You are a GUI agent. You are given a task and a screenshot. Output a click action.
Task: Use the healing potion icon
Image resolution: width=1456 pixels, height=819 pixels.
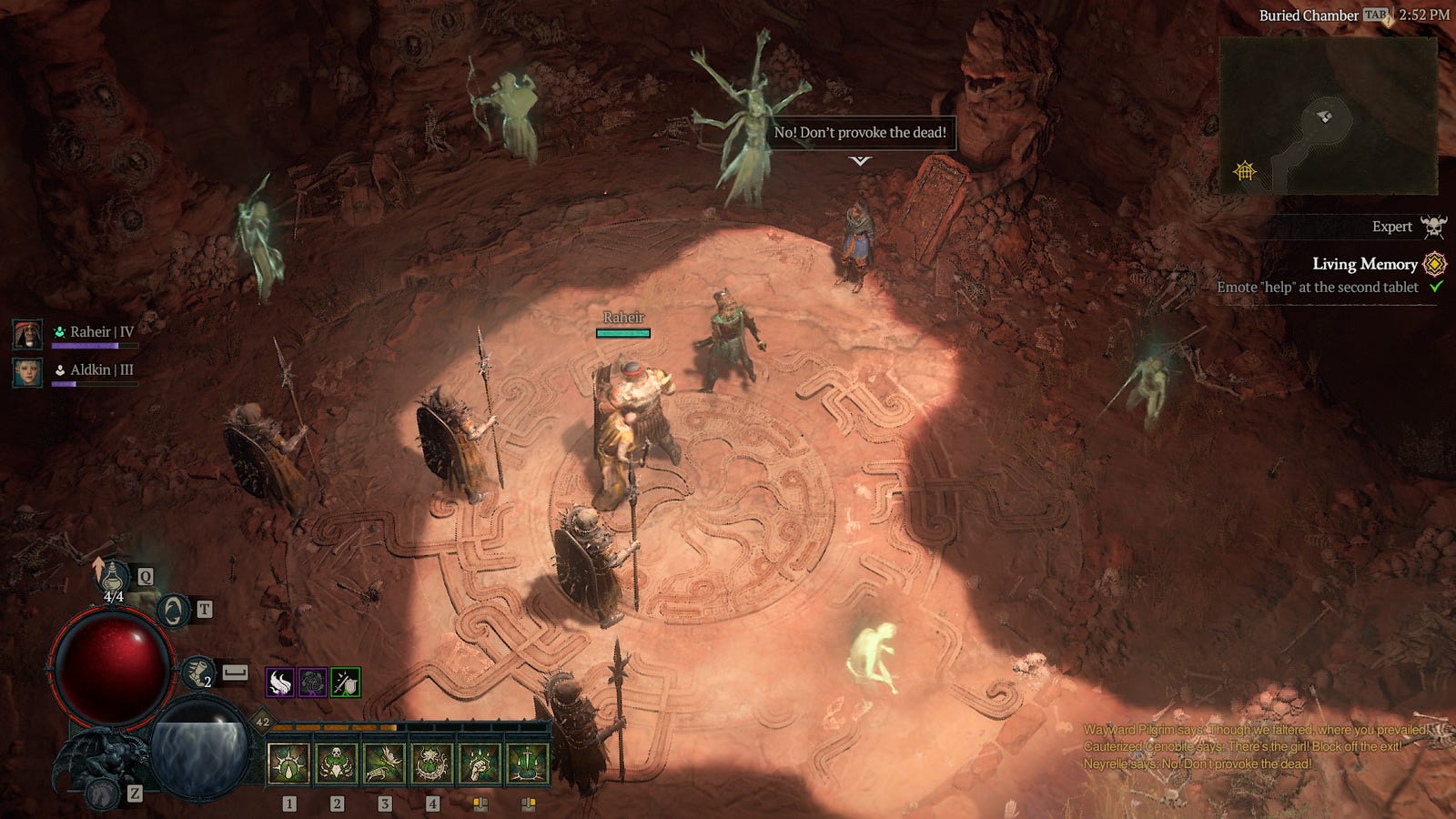tap(114, 575)
